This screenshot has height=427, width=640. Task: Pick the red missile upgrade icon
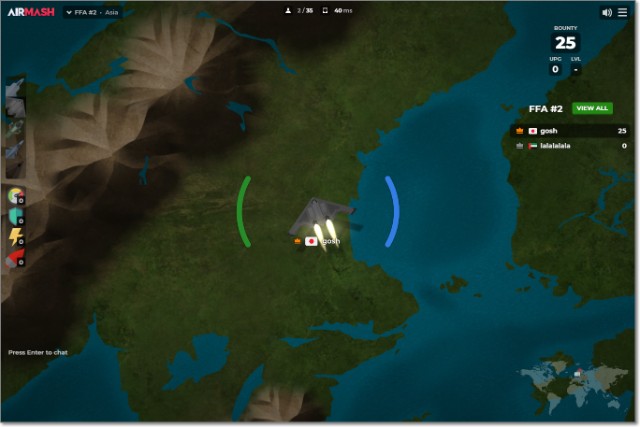[15, 258]
